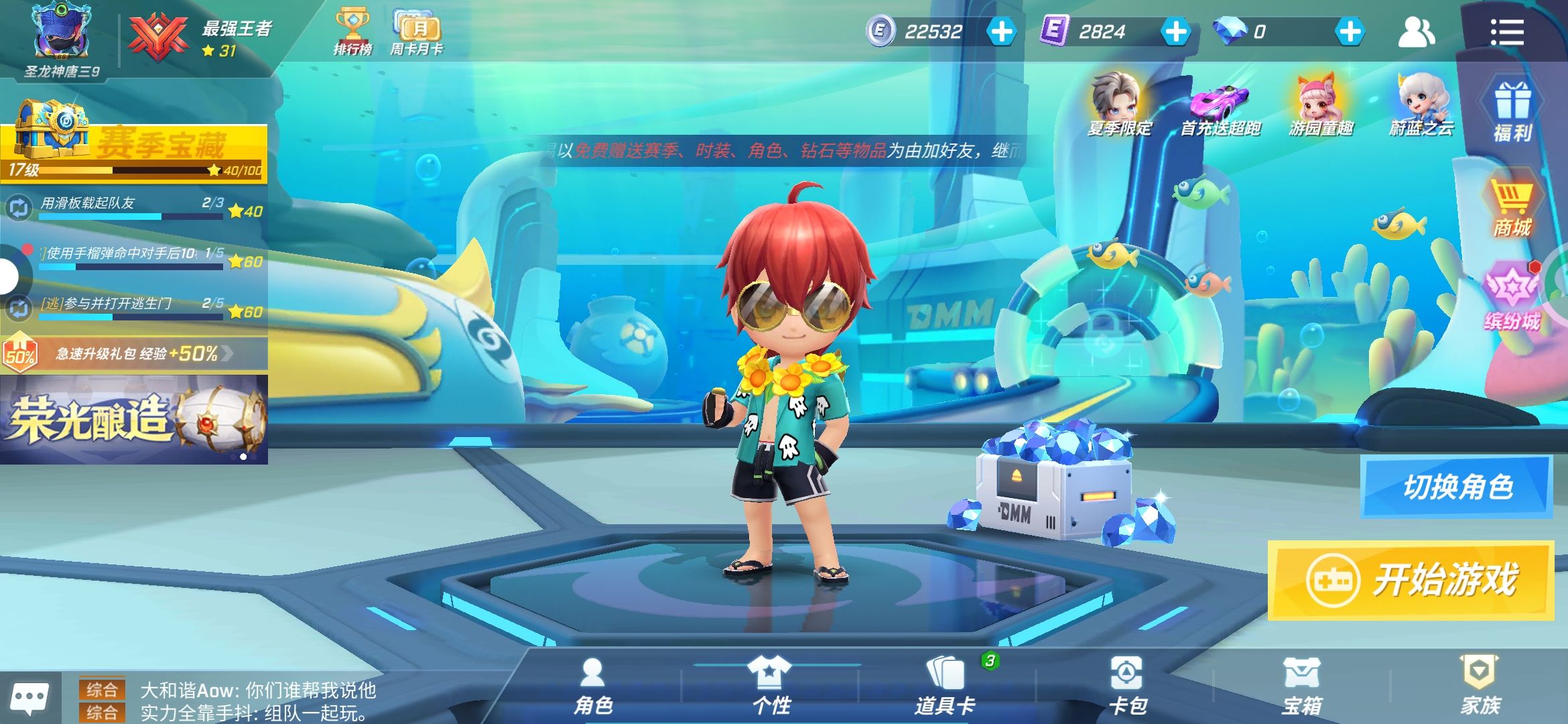Image resolution: width=1568 pixels, height=724 pixels.
Task: Open the 排行榜 leaderboard trophy
Action: (x=352, y=32)
